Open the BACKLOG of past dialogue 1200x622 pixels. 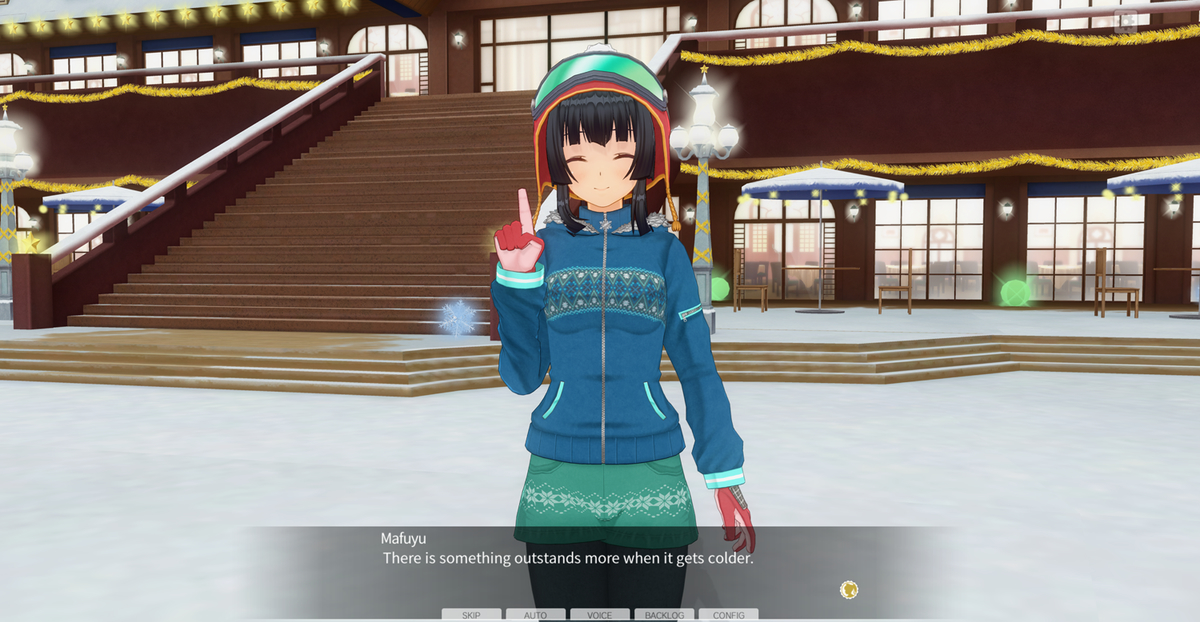(x=664, y=615)
